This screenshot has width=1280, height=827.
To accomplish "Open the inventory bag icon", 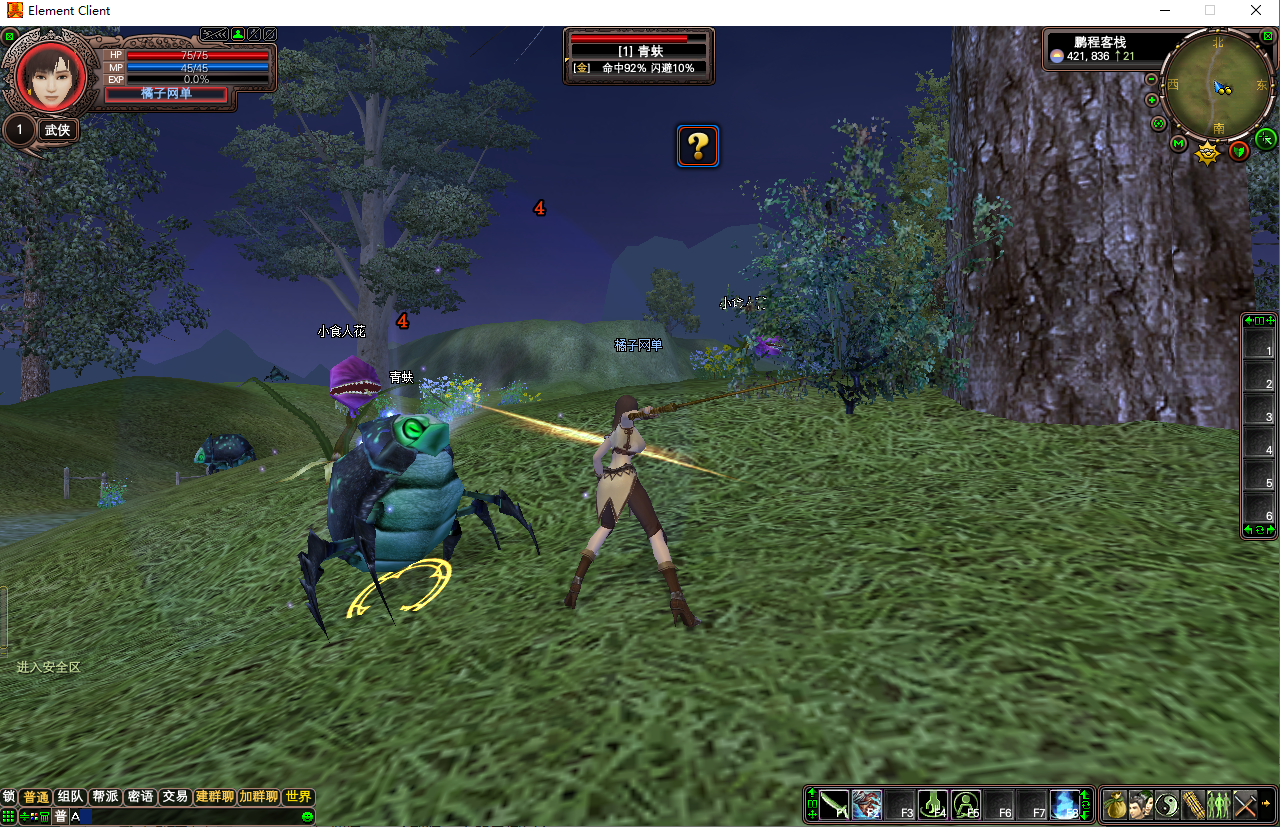I will click(x=1115, y=804).
